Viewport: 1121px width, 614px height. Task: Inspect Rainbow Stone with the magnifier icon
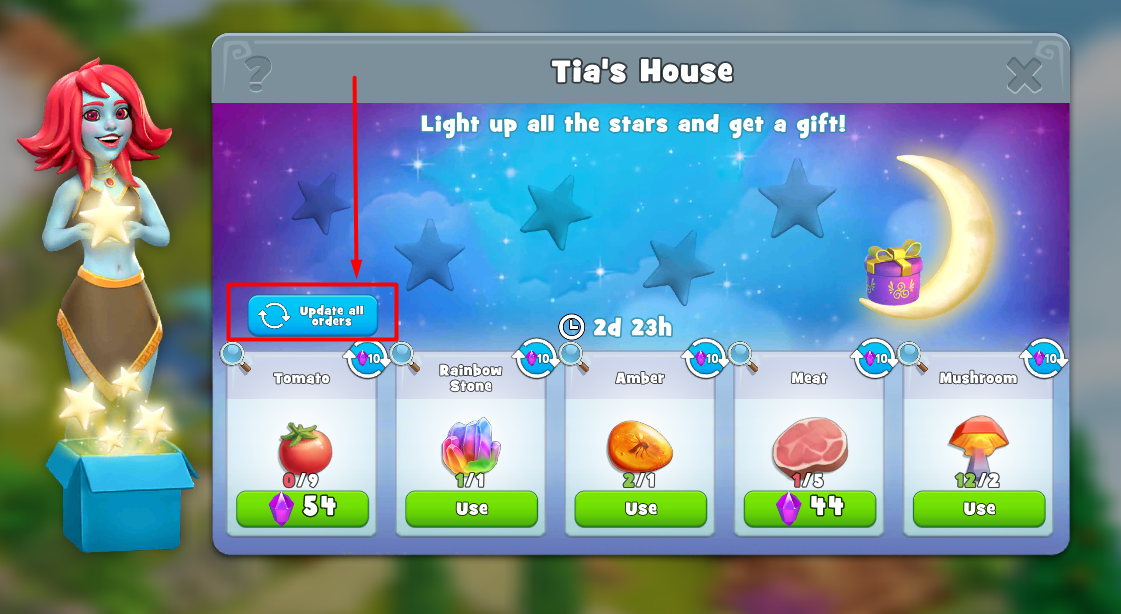tap(405, 354)
